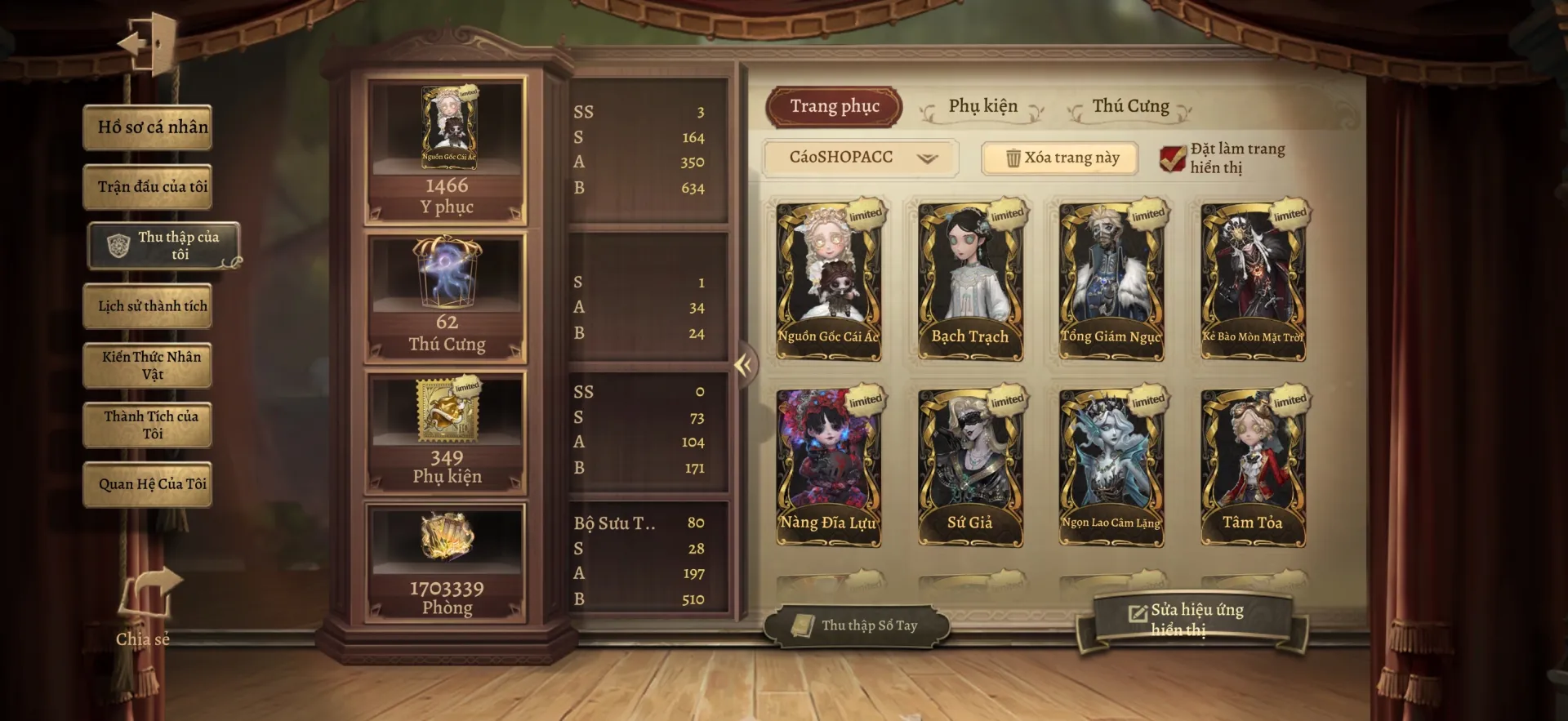This screenshot has height=721, width=1568.
Task: Click Sửa hiệu ứng hiển thị button
Action: point(1191,620)
